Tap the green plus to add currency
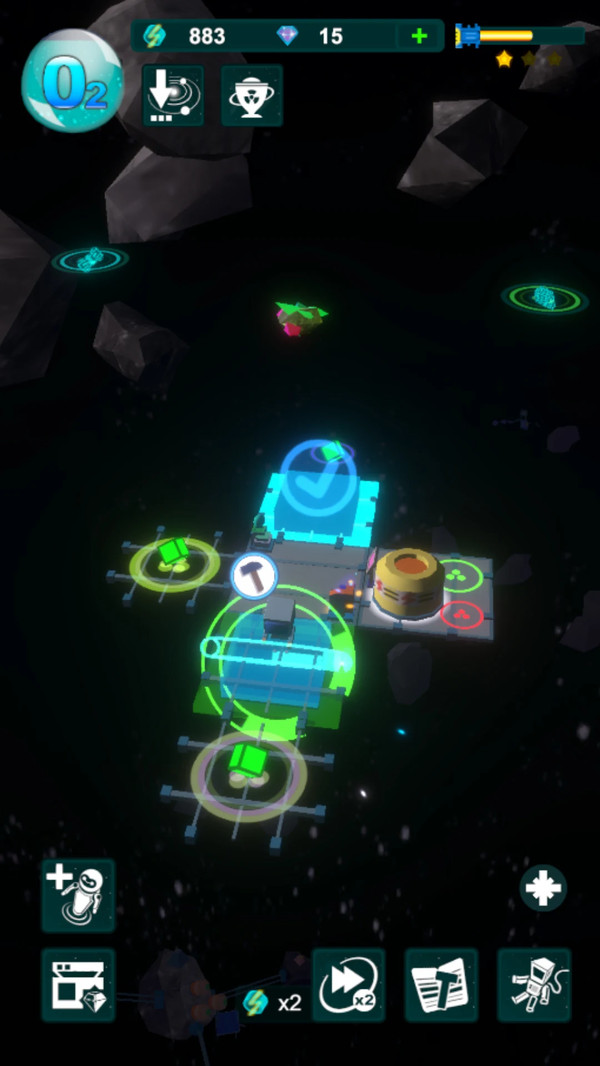Screen dimensions: 600x1066 tap(419, 37)
